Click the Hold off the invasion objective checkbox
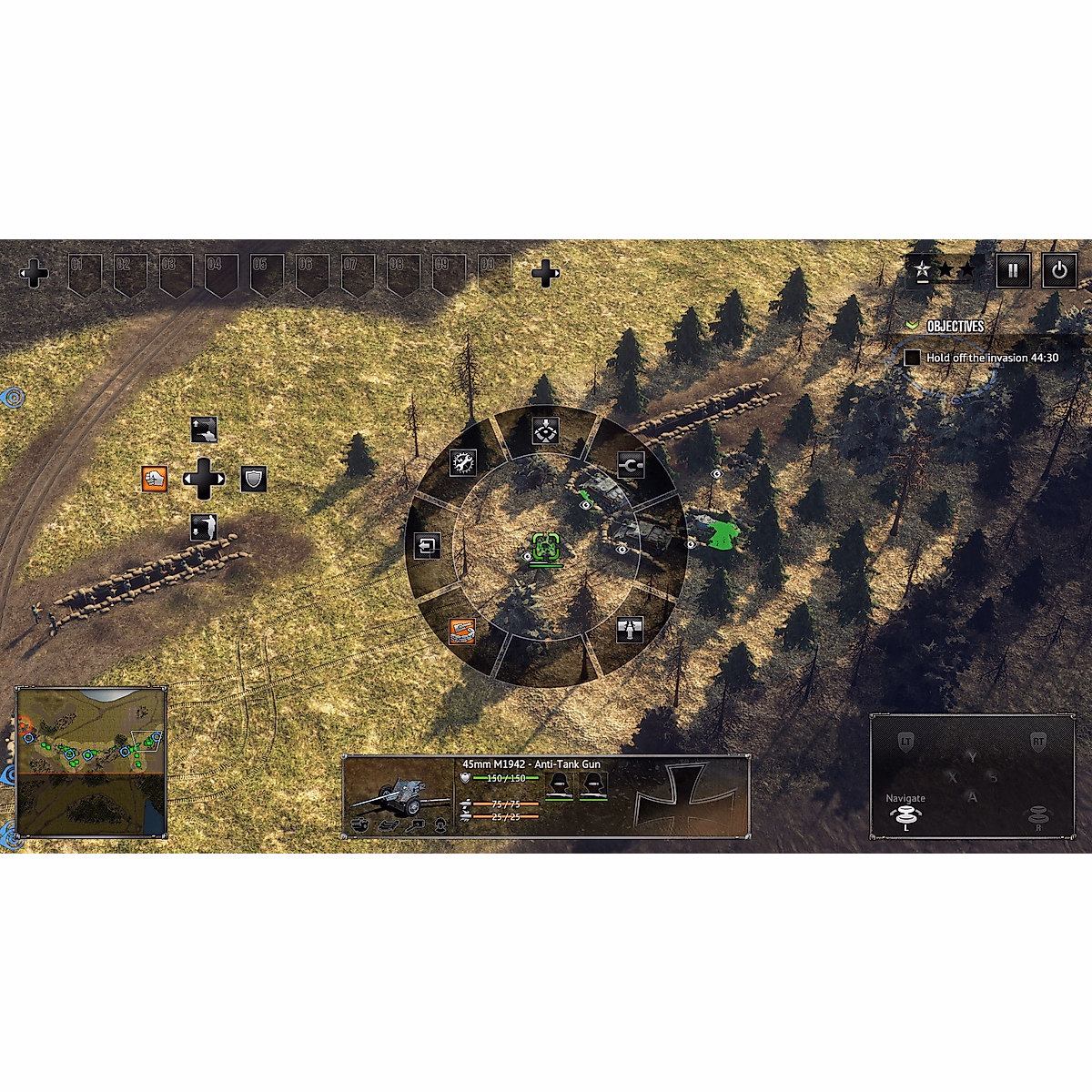The image size is (1092, 1092). pos(912,358)
